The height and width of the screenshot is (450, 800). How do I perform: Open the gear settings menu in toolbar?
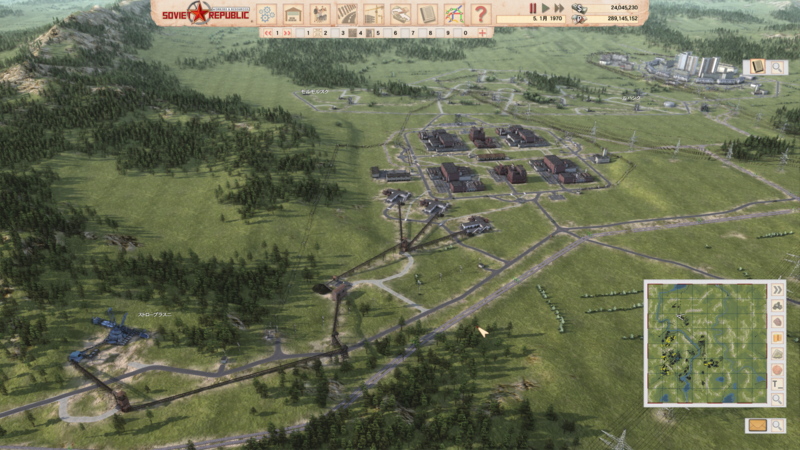[x=266, y=14]
